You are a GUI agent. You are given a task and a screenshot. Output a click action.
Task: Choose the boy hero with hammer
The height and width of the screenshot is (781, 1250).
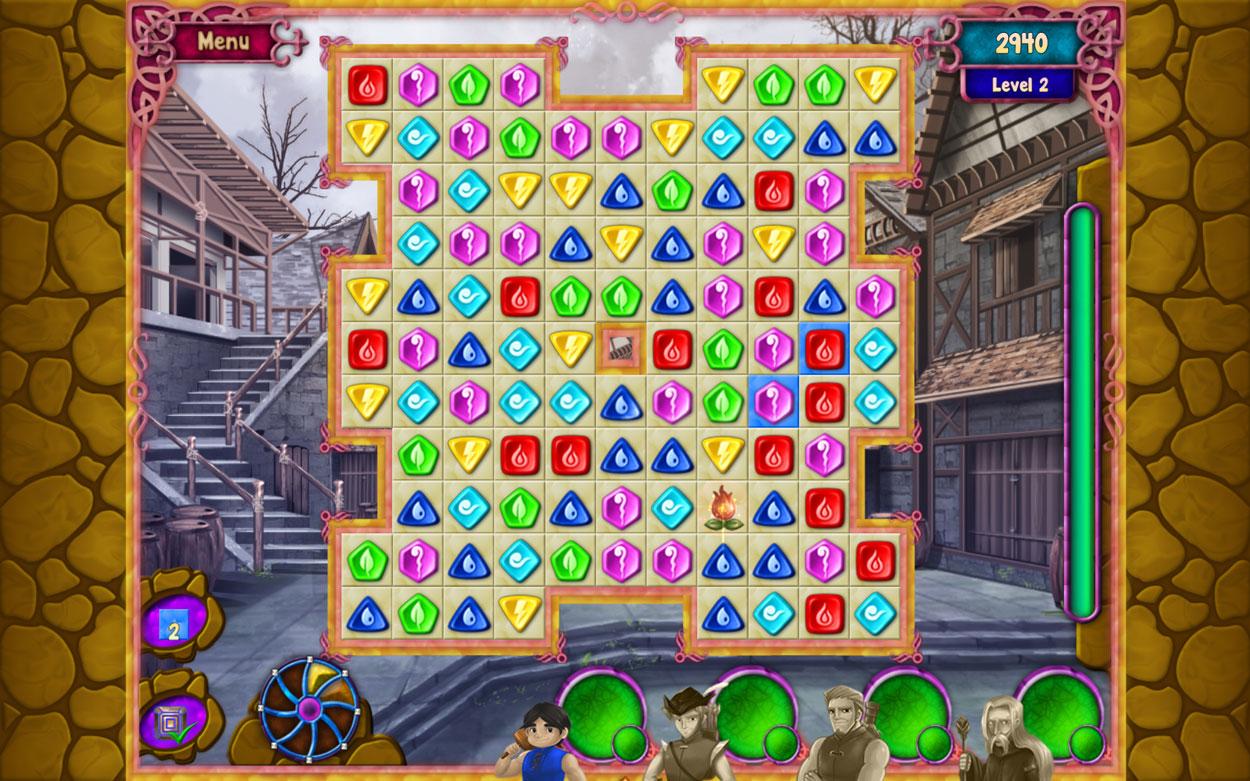pos(546,742)
